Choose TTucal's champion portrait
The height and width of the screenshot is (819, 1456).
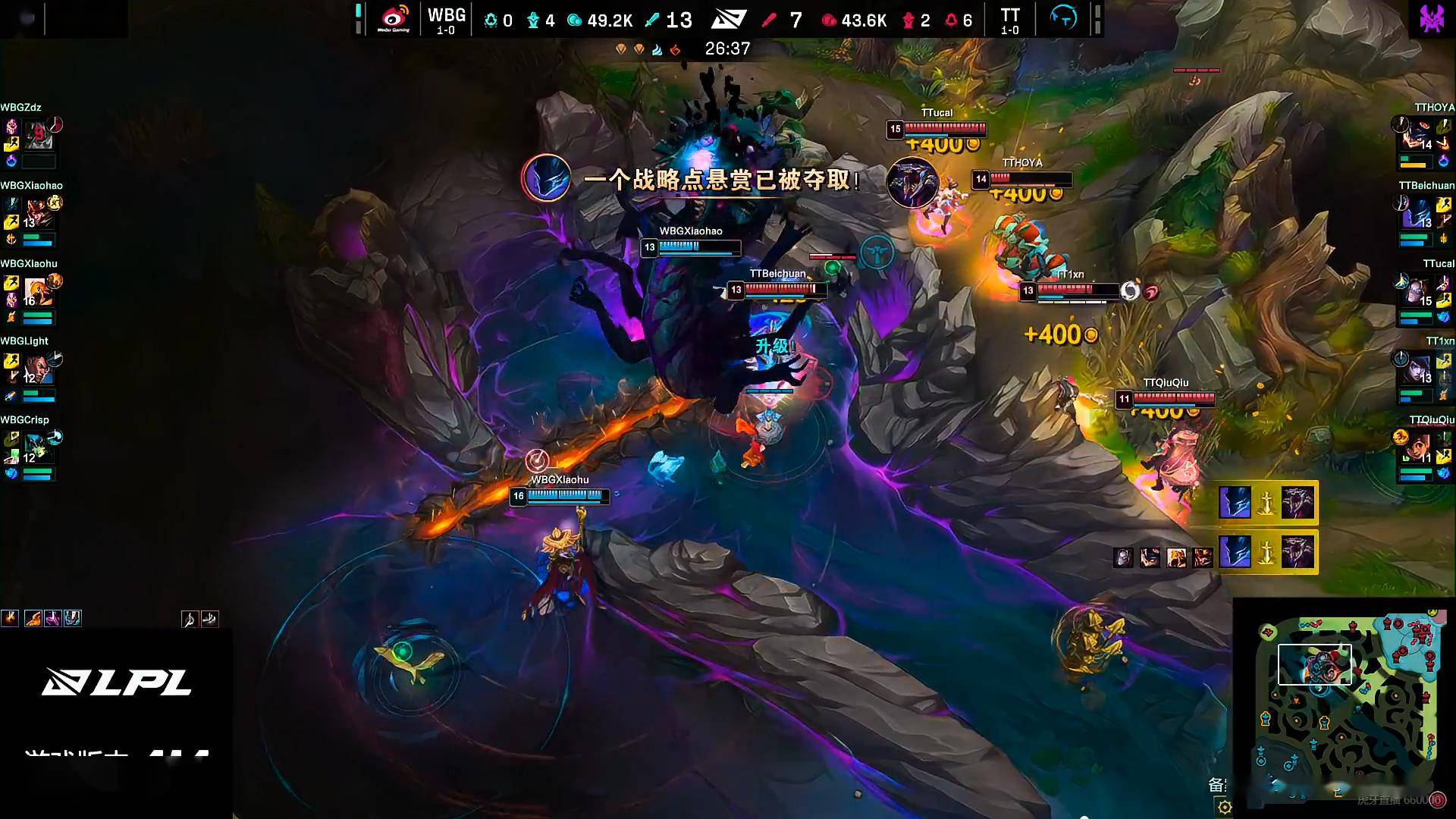[1418, 292]
